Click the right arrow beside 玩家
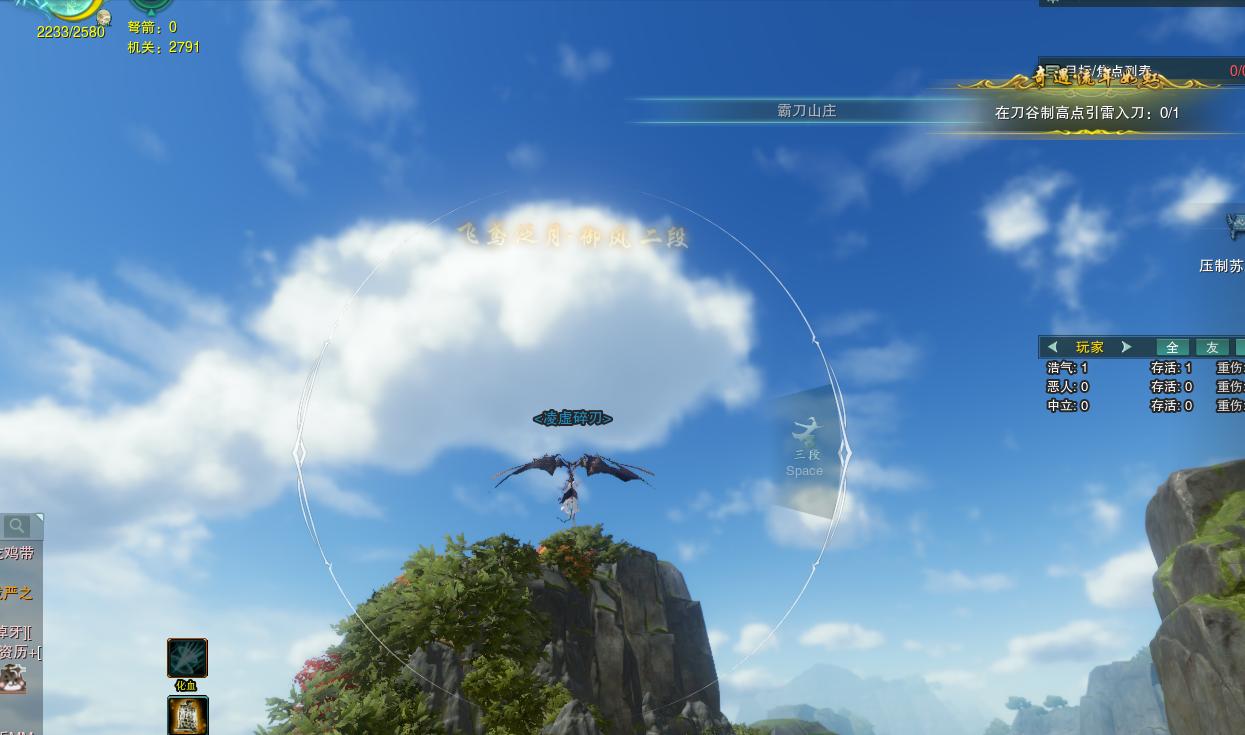1245x735 pixels. 1126,347
